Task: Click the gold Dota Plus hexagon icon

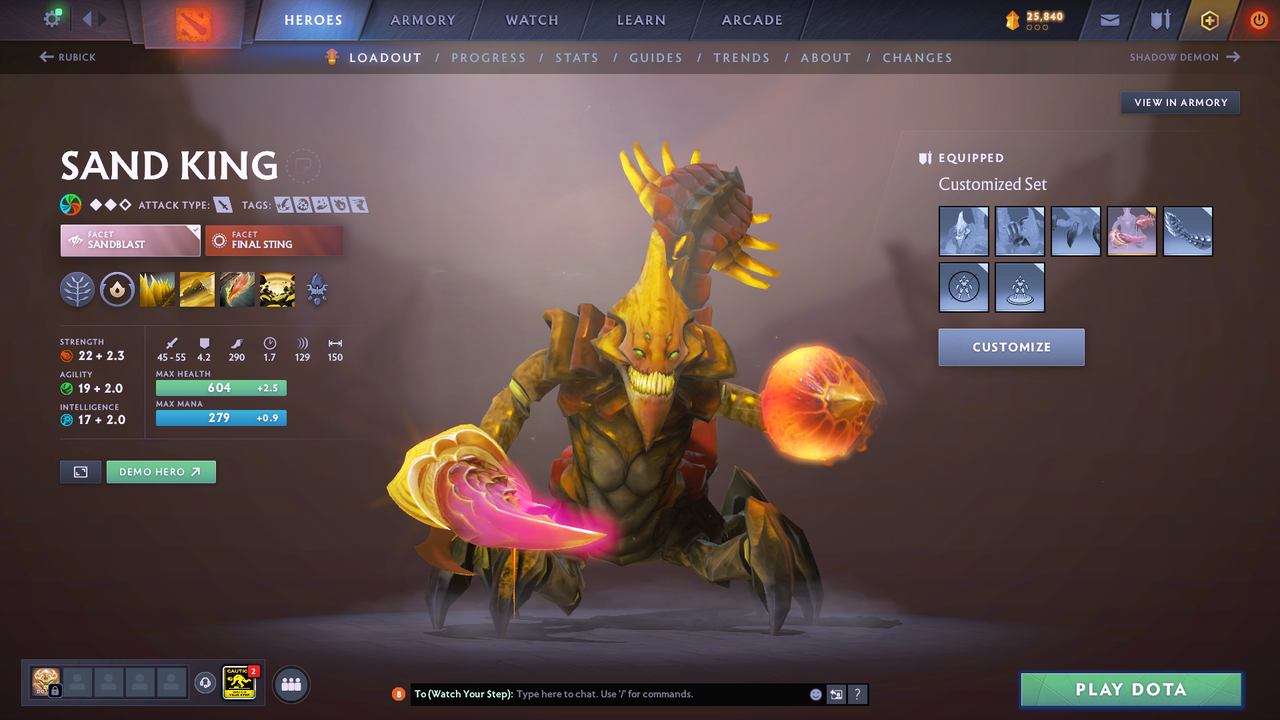Action: [x=1209, y=19]
